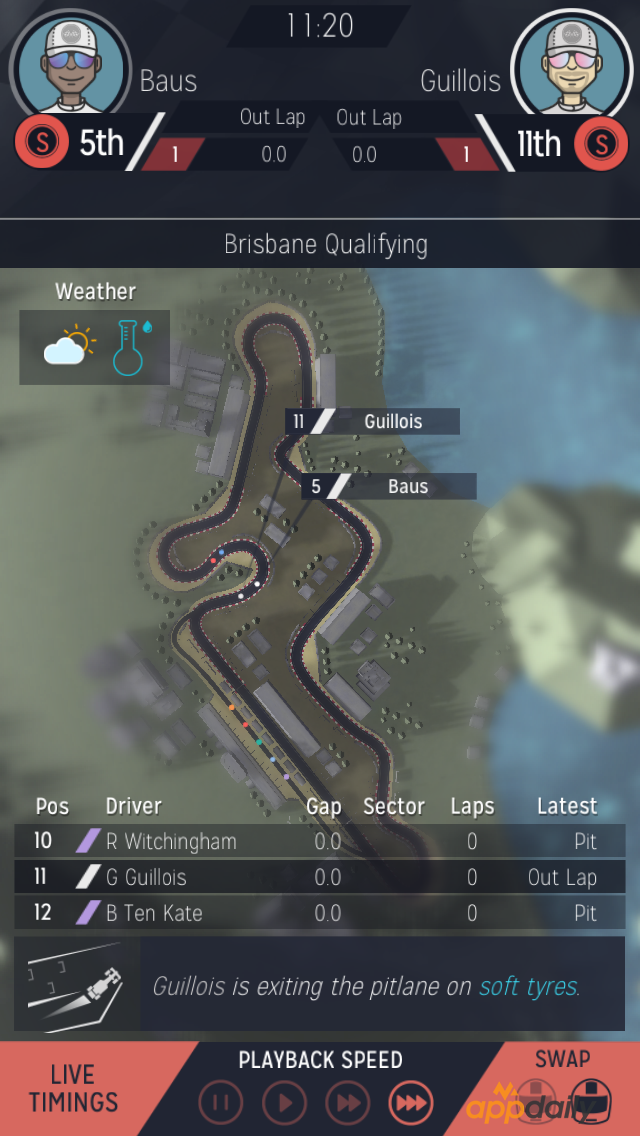Viewport: 640px width, 1136px height.
Task: Select Baus driver portrait
Action: tap(70, 66)
